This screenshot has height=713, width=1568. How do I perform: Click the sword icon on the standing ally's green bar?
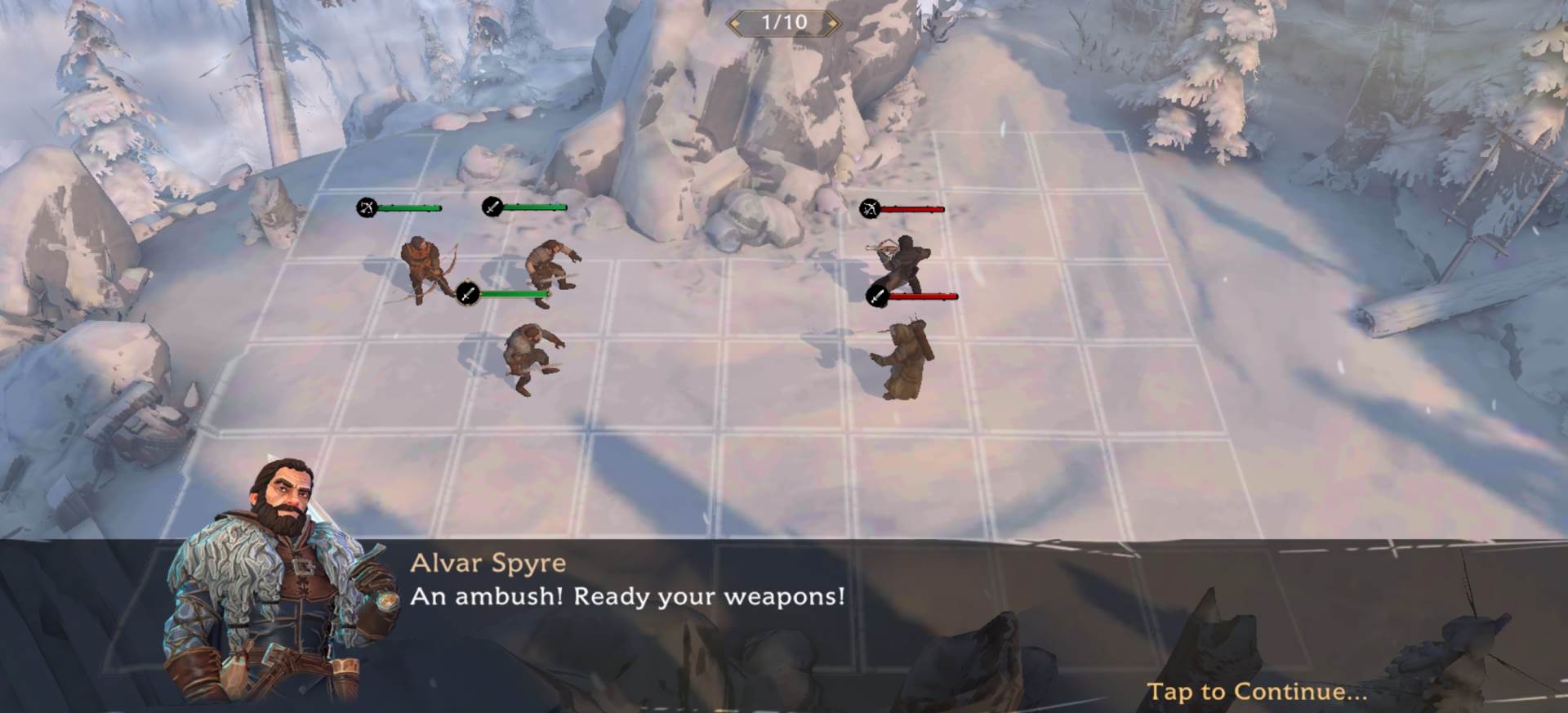click(493, 207)
